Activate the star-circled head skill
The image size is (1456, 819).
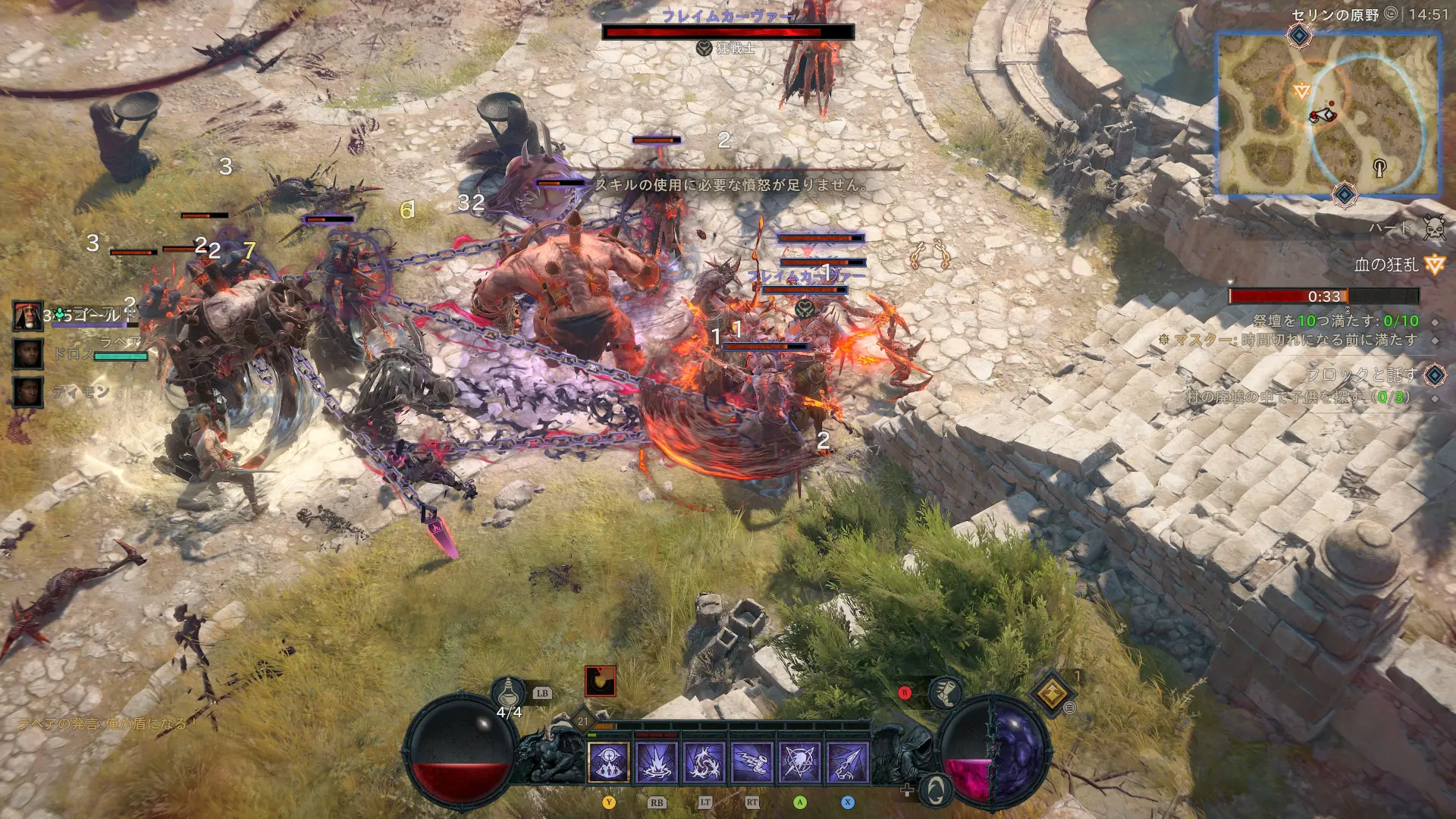[800, 762]
